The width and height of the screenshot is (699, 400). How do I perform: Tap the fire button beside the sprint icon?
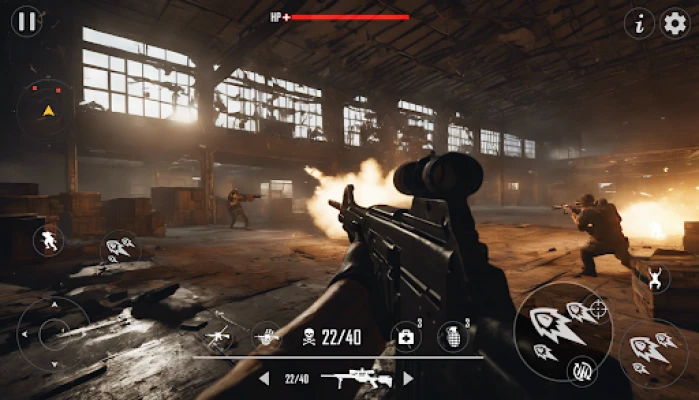coord(120,247)
